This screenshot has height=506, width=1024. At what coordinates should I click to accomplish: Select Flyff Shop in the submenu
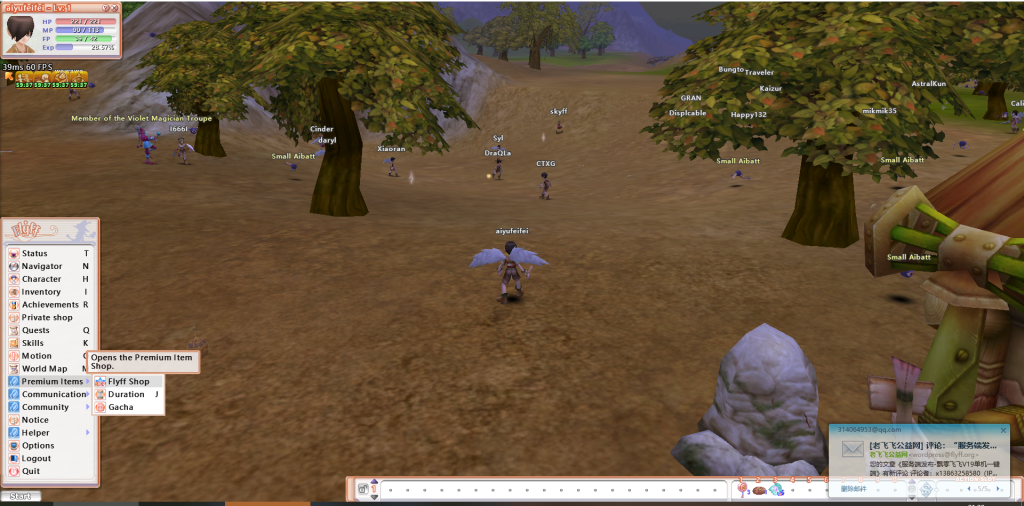coord(128,382)
